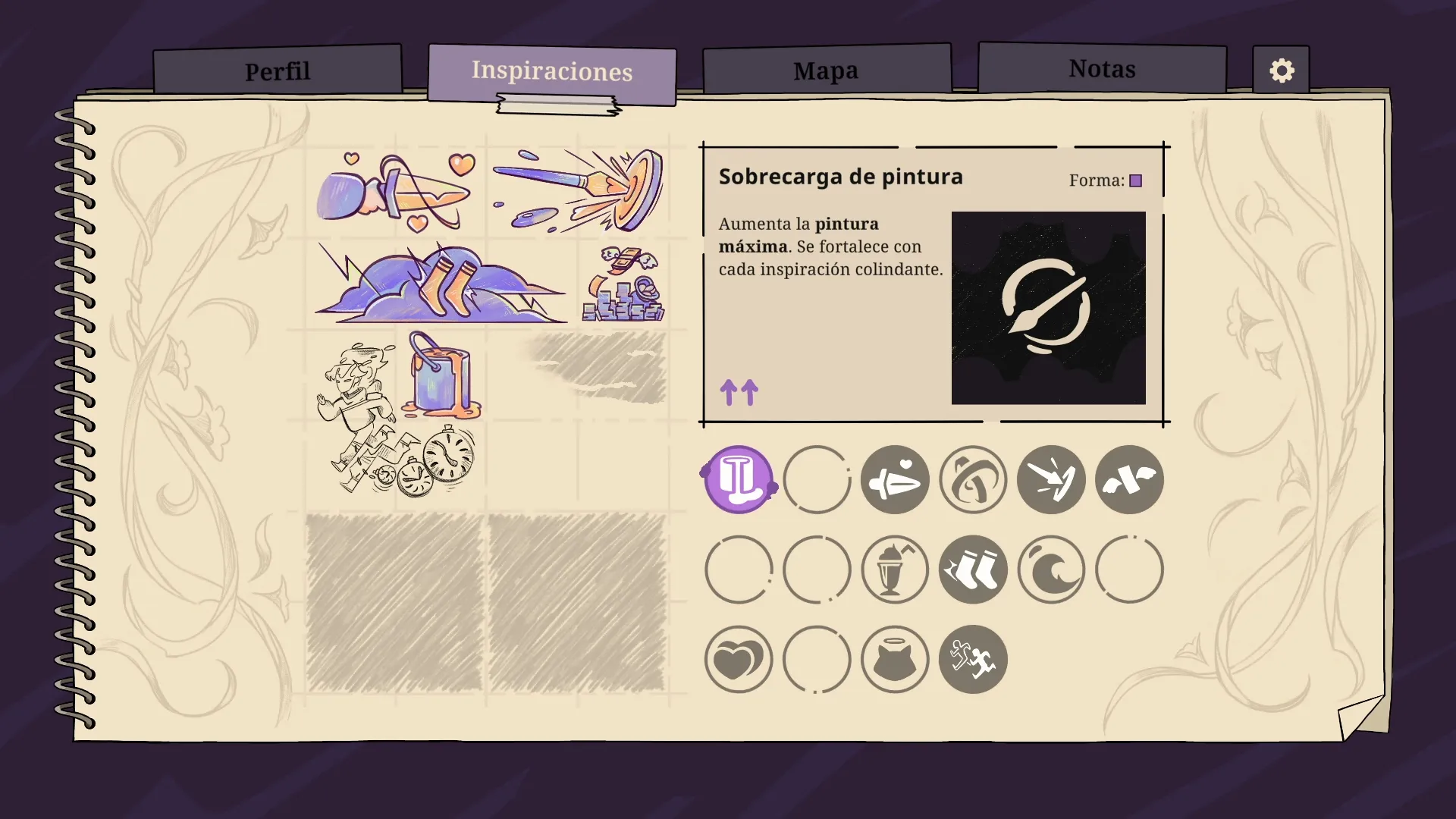
Task: Select the double heart inspiration icon
Action: pos(738,660)
